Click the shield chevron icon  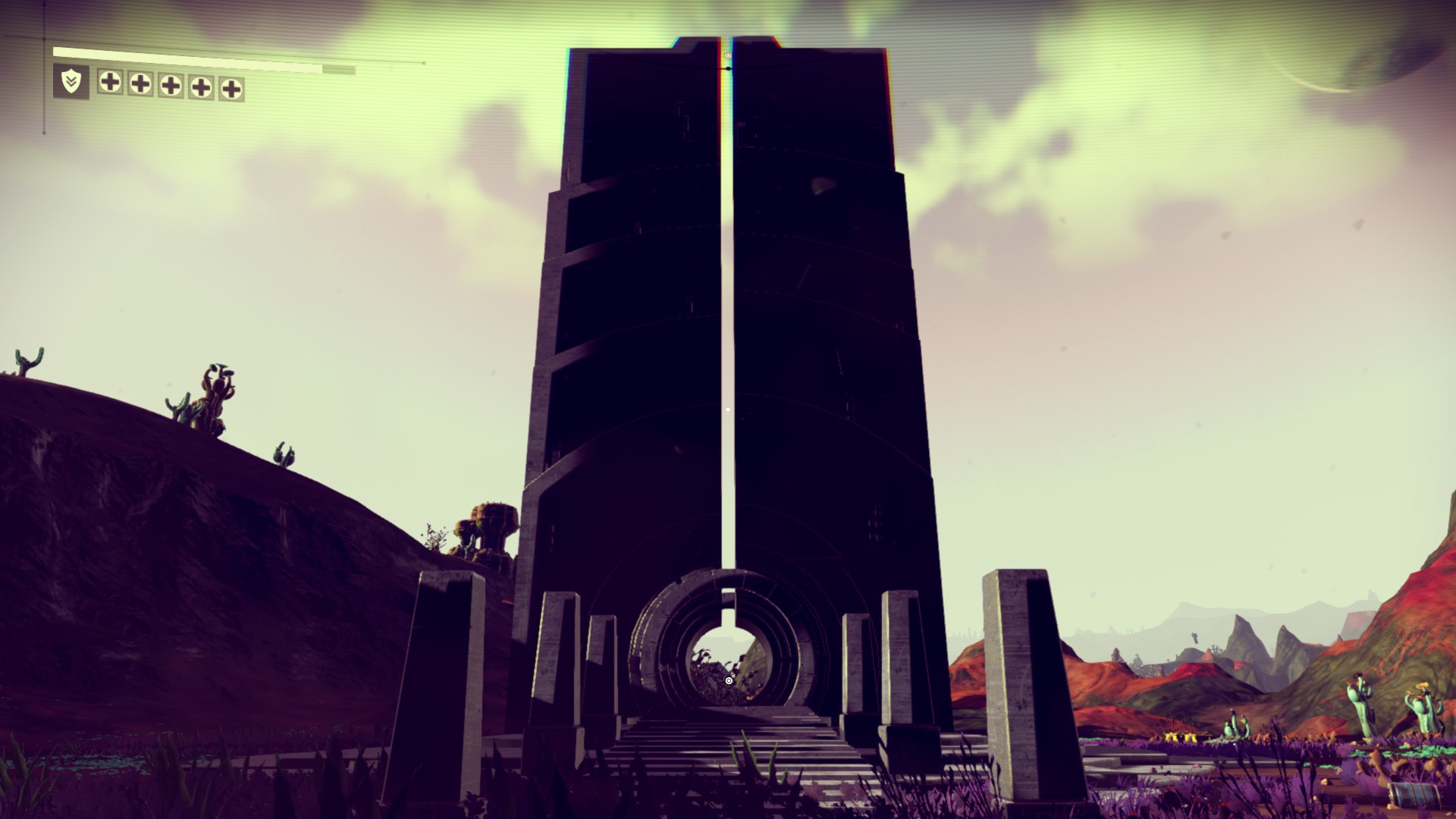pyautogui.click(x=71, y=82)
